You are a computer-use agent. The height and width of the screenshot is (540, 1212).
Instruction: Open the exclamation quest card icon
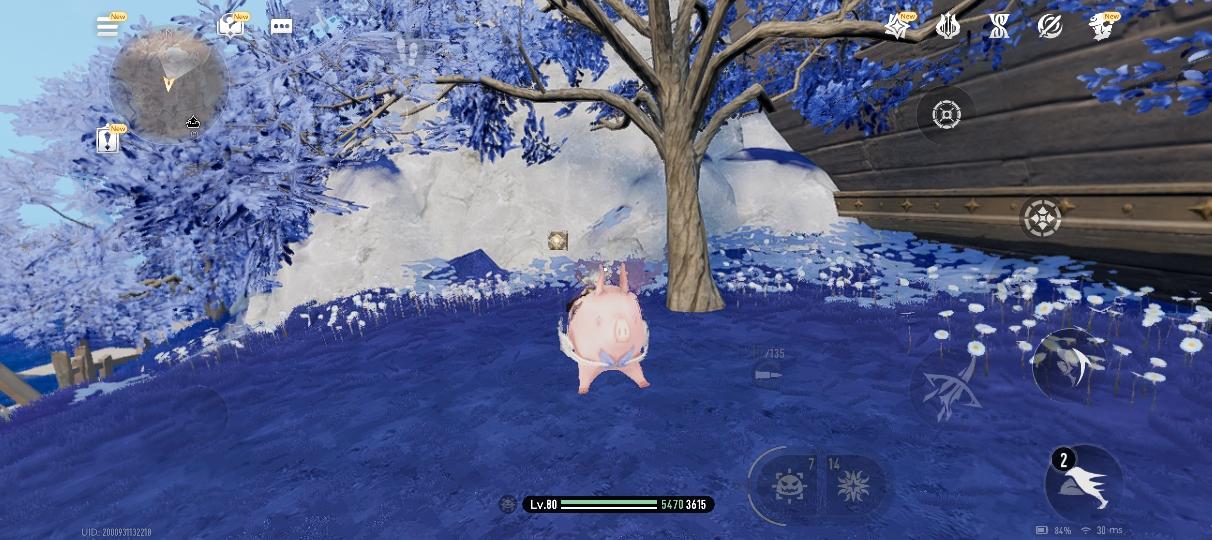point(108,140)
